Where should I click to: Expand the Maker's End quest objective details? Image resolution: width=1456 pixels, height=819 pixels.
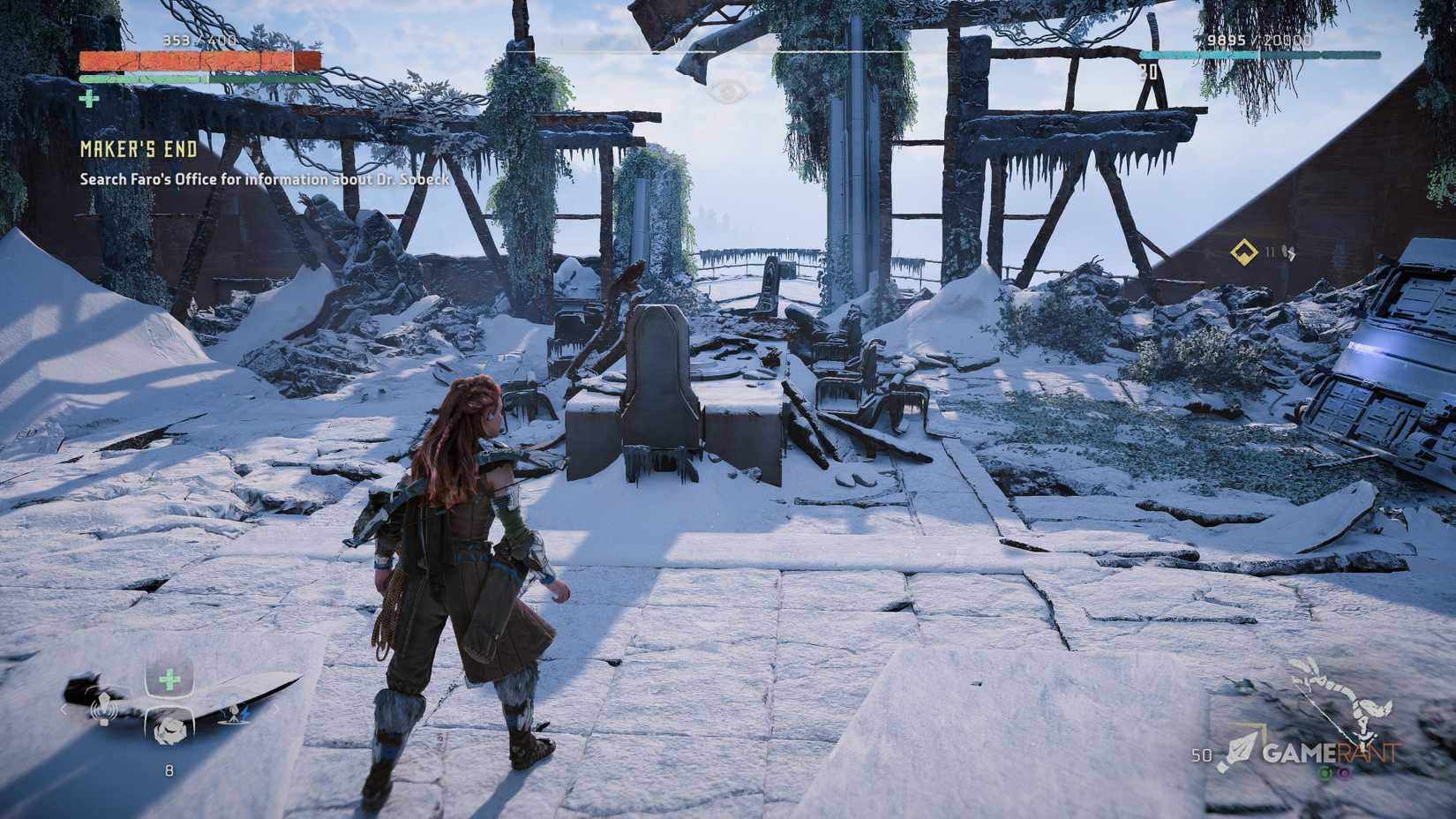point(262,178)
